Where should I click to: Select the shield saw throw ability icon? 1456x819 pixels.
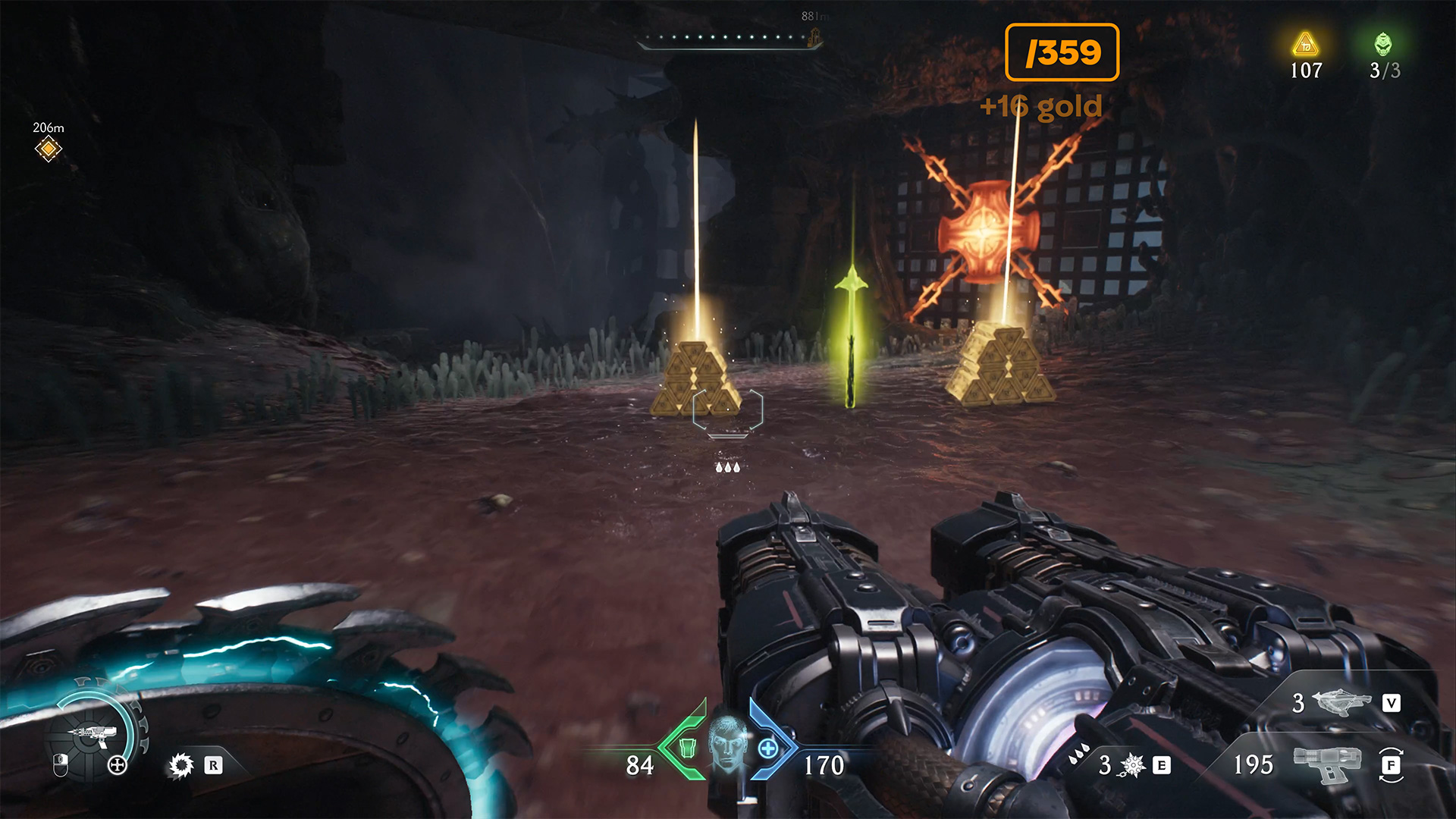click(x=181, y=765)
